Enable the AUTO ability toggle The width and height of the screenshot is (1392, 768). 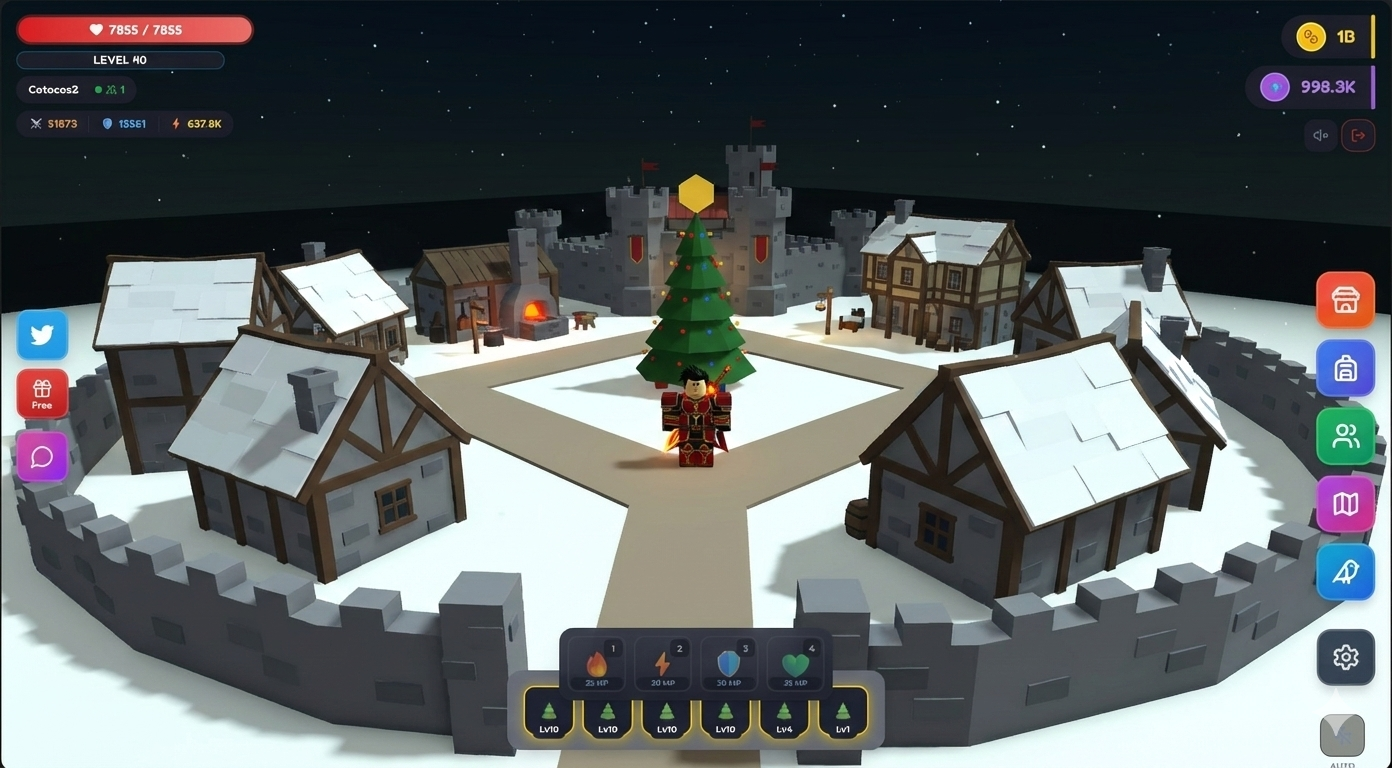[x=1341, y=735]
